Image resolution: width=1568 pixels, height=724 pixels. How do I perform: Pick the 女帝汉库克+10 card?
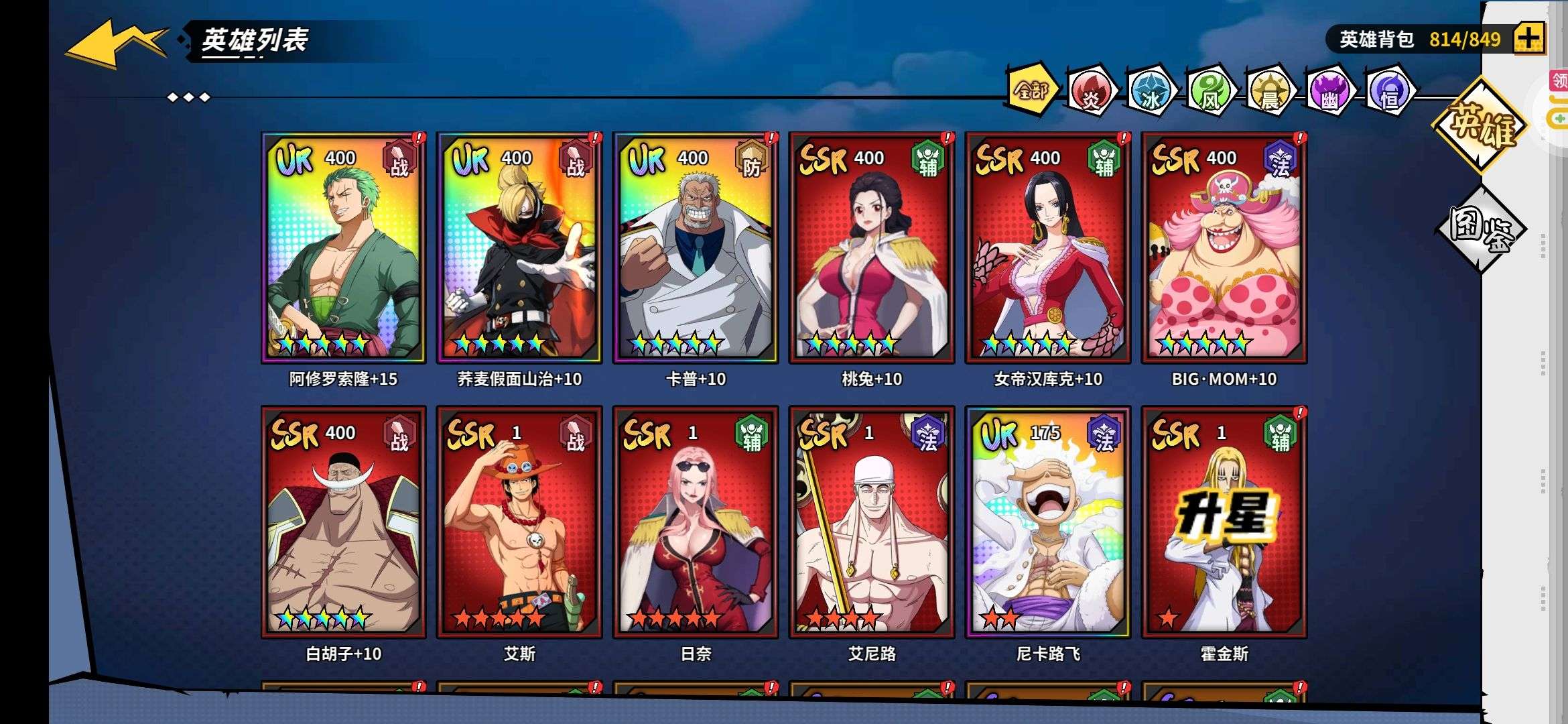[1048, 248]
